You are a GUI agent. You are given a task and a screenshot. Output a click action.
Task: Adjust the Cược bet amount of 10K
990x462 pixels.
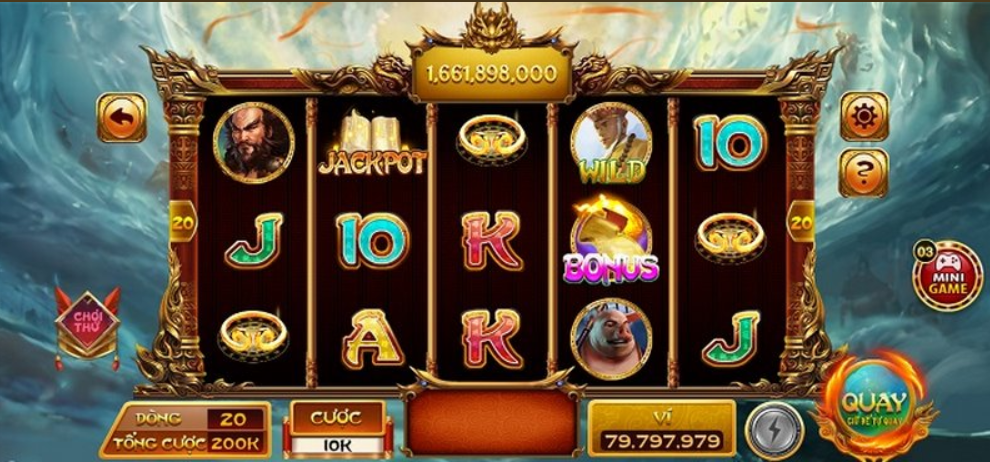337,443
